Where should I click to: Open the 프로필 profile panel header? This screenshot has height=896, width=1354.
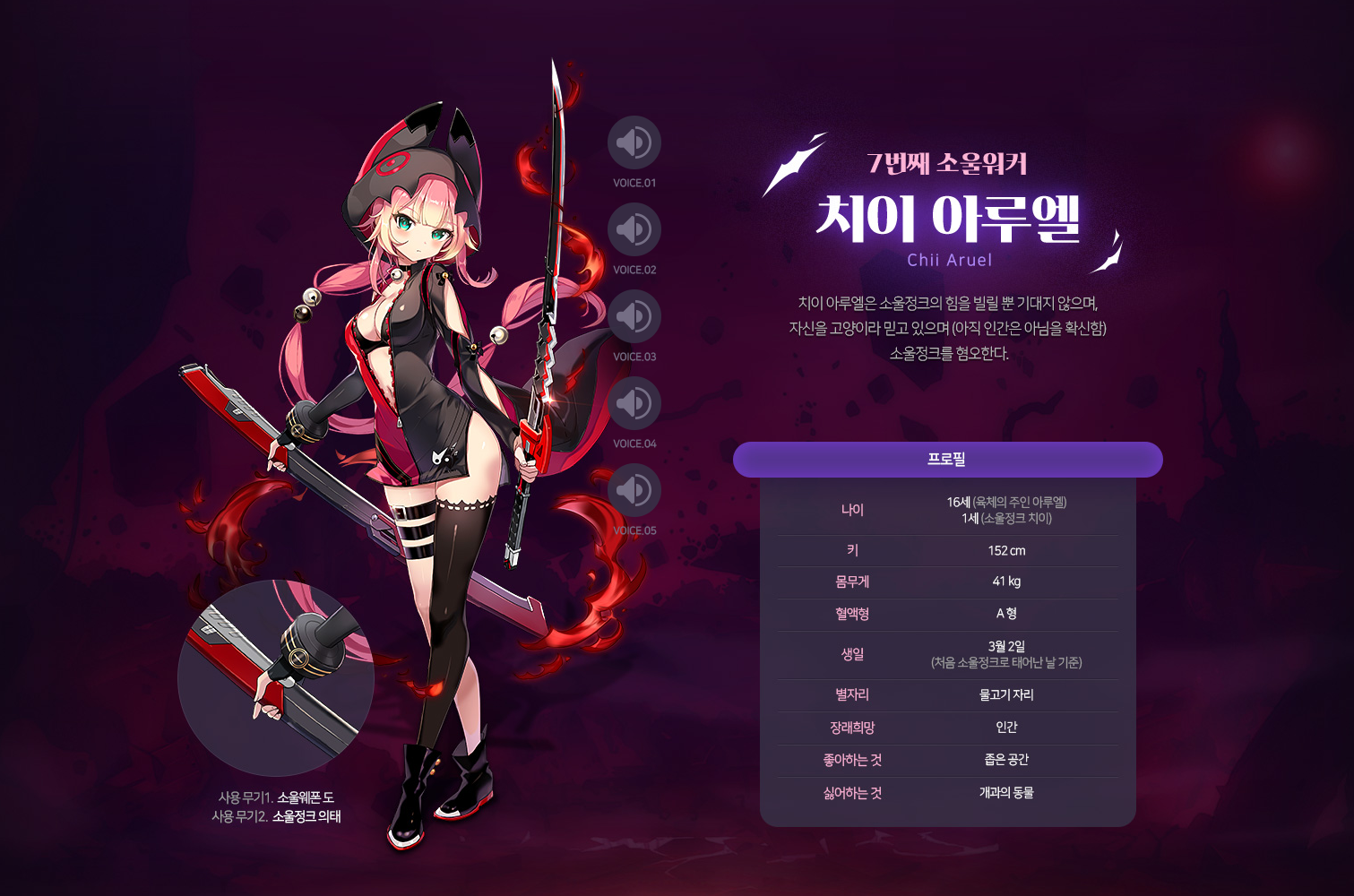coord(948,459)
